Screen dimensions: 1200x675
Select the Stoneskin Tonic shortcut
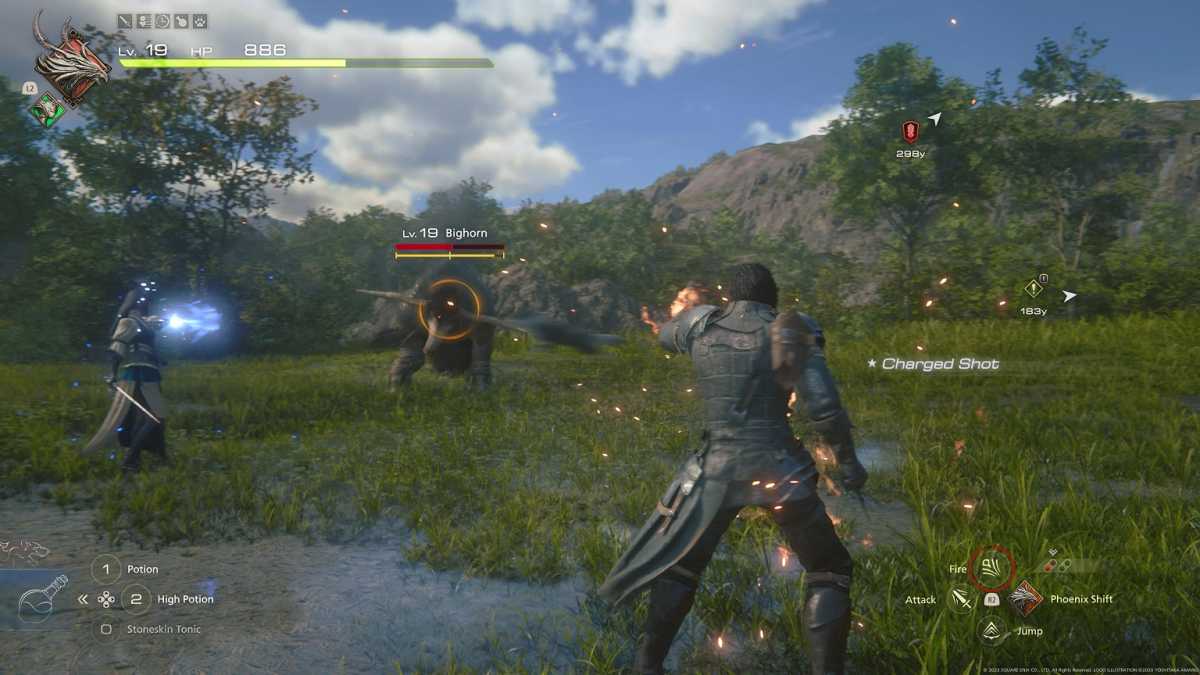106,629
